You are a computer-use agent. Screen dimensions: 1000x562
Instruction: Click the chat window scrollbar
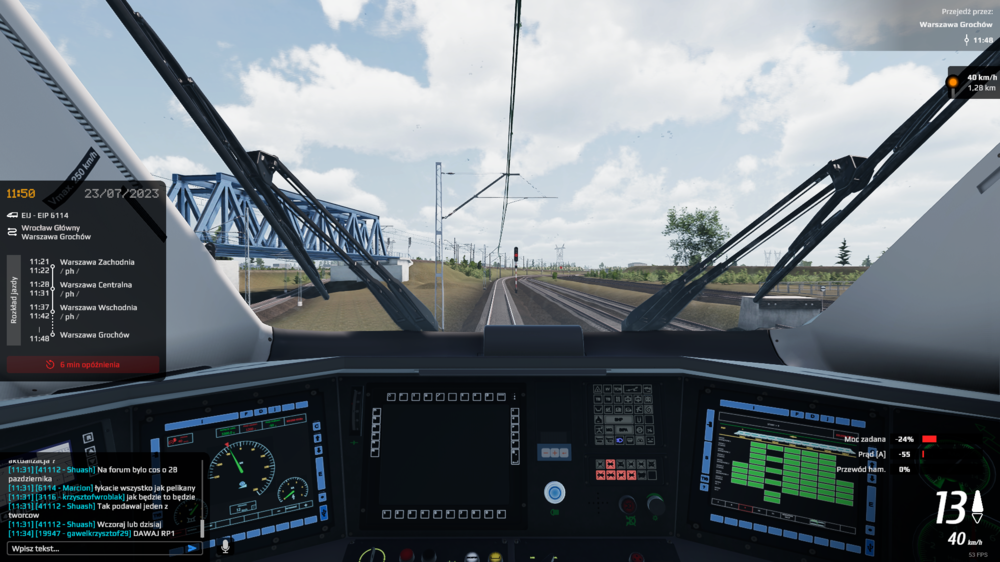tap(203, 500)
